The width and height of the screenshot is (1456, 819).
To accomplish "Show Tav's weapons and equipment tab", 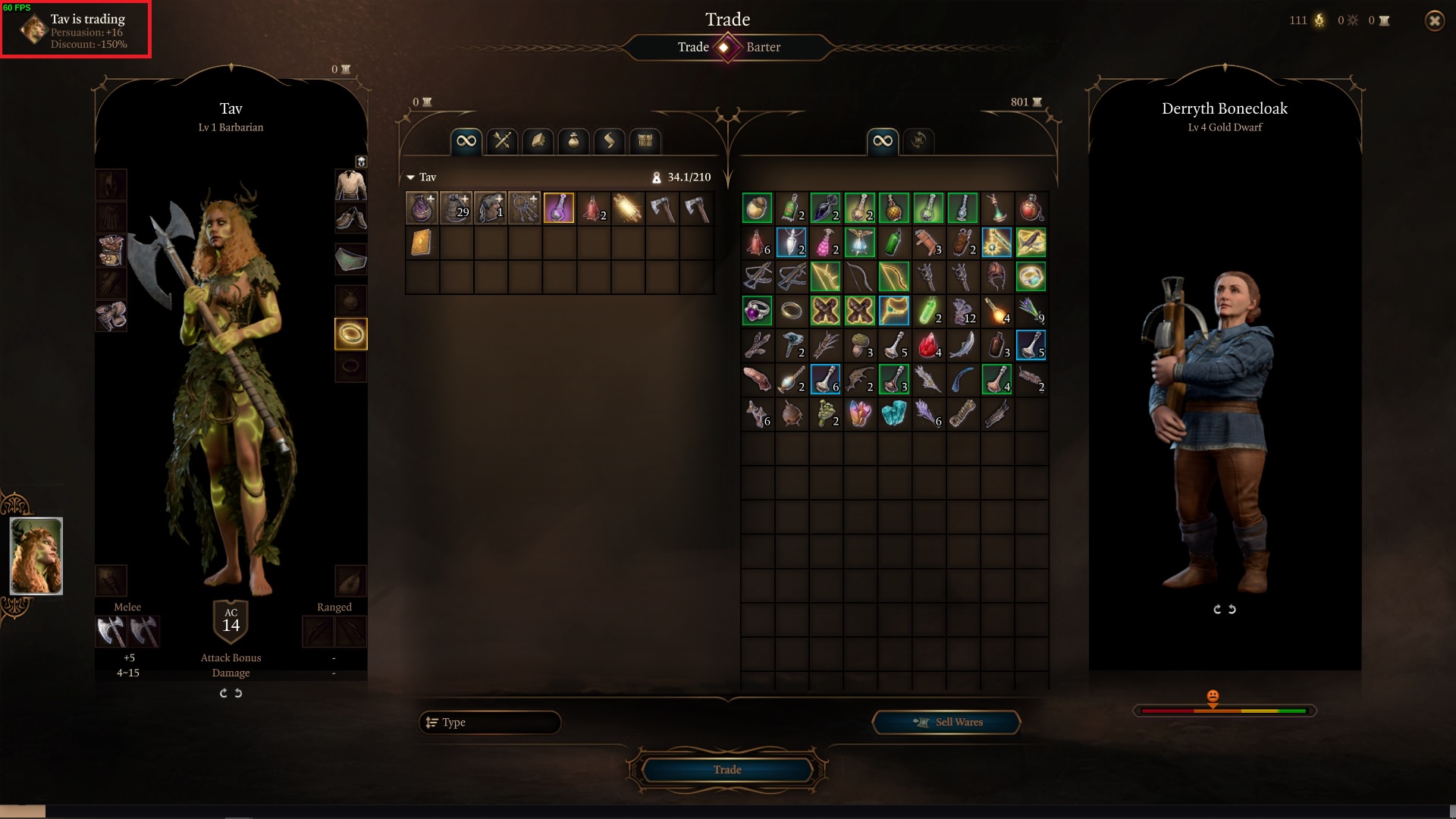I will (x=502, y=141).
